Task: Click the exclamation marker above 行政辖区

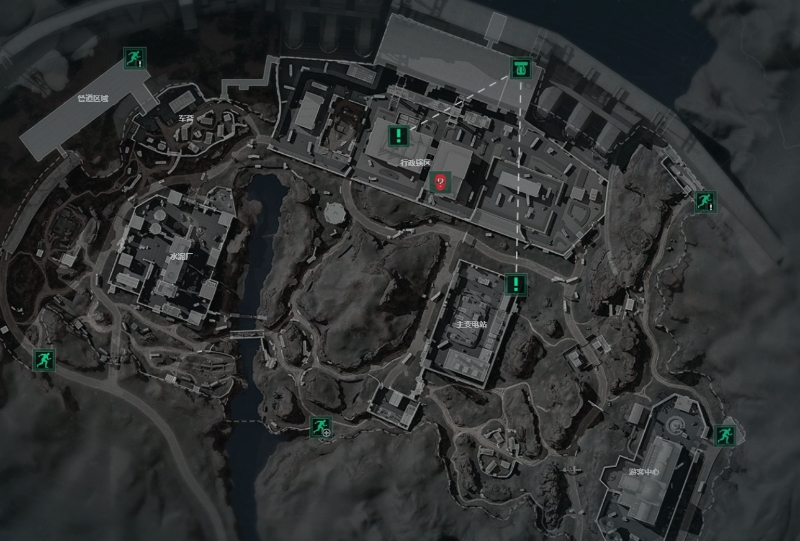Action: pyautogui.click(x=399, y=136)
